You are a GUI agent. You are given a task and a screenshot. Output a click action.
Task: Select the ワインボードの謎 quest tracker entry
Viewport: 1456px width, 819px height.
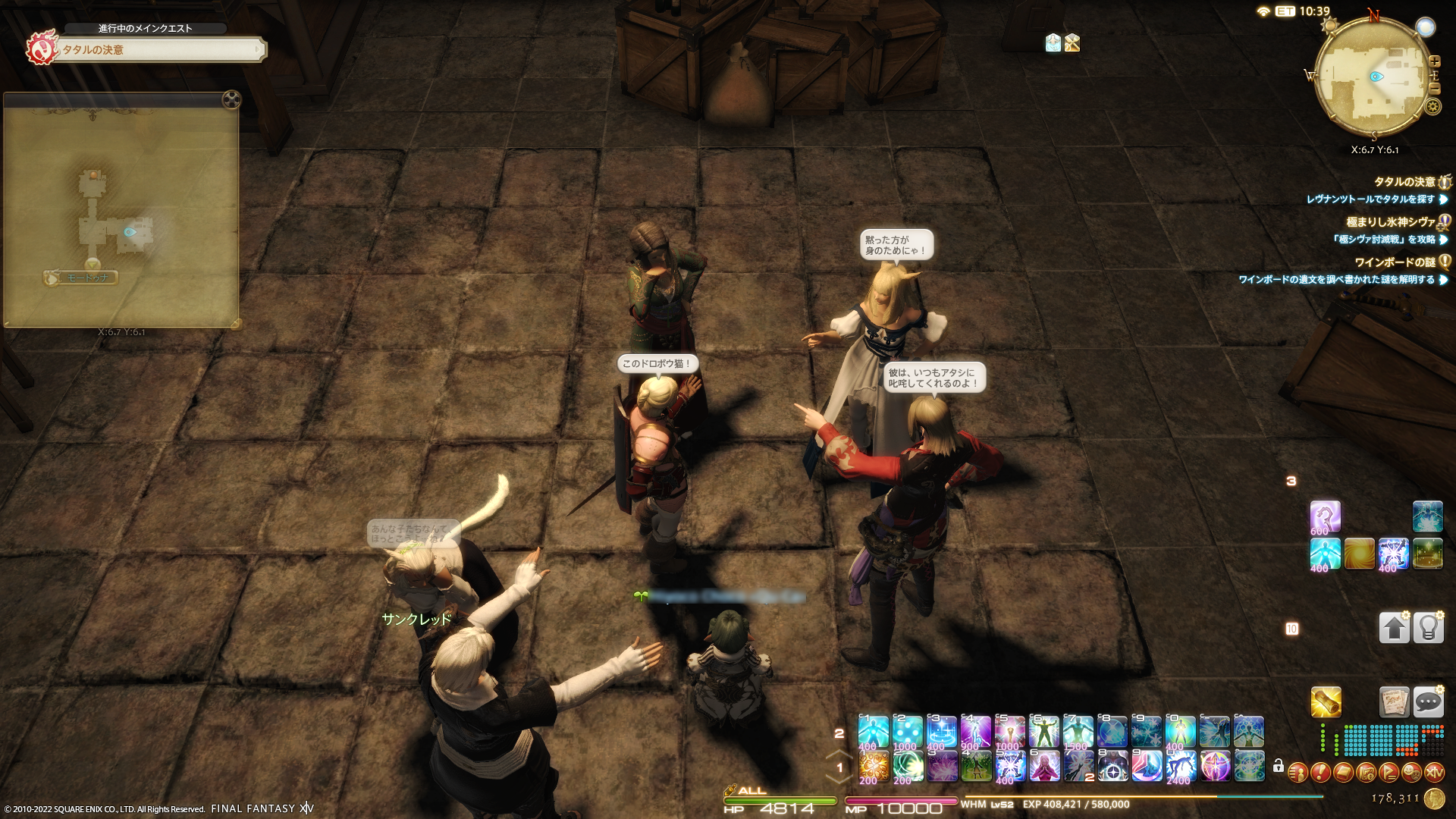pos(1395,262)
